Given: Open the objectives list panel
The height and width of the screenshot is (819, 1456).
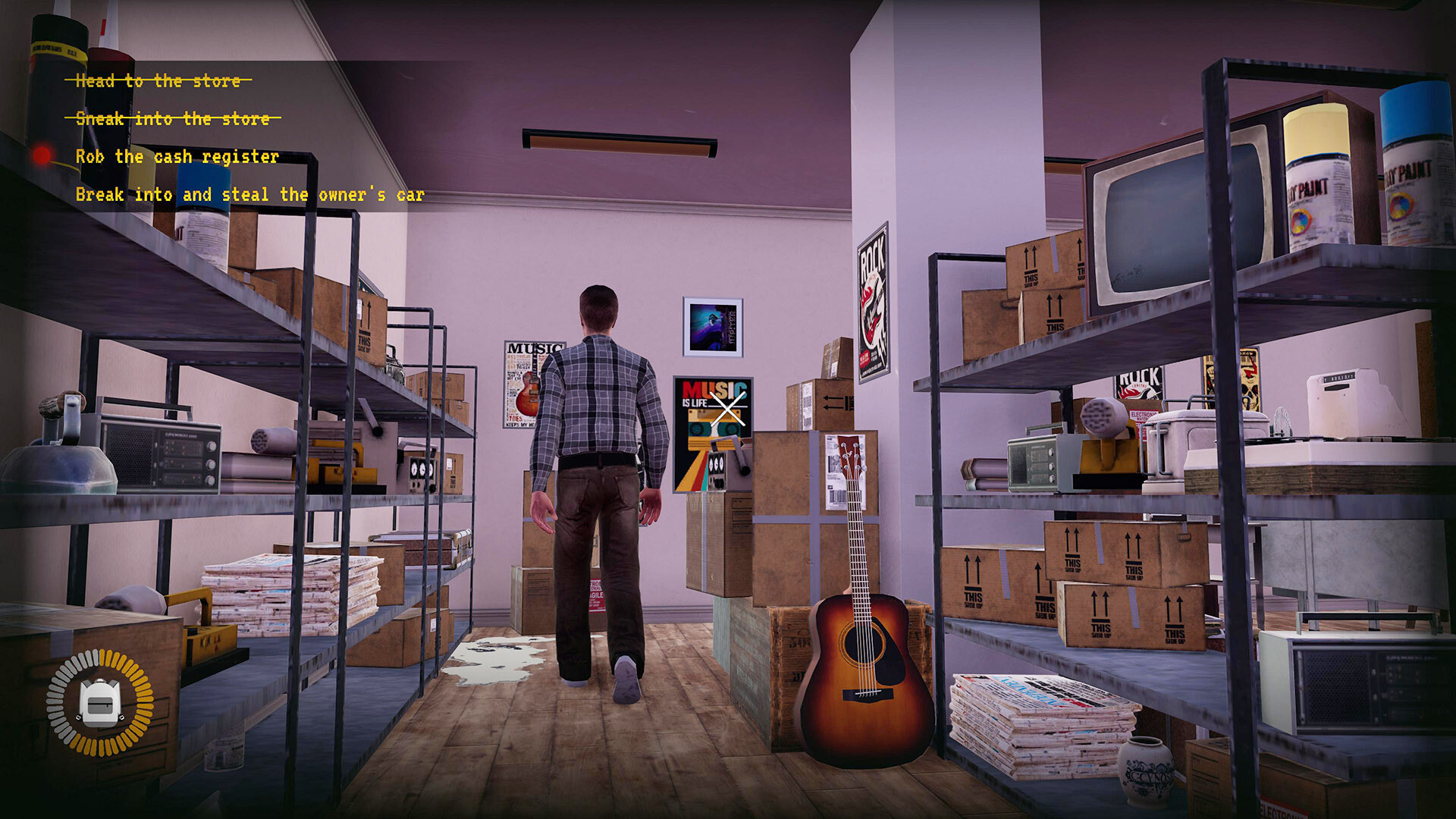Looking at the screenshot, I should pos(227,136).
